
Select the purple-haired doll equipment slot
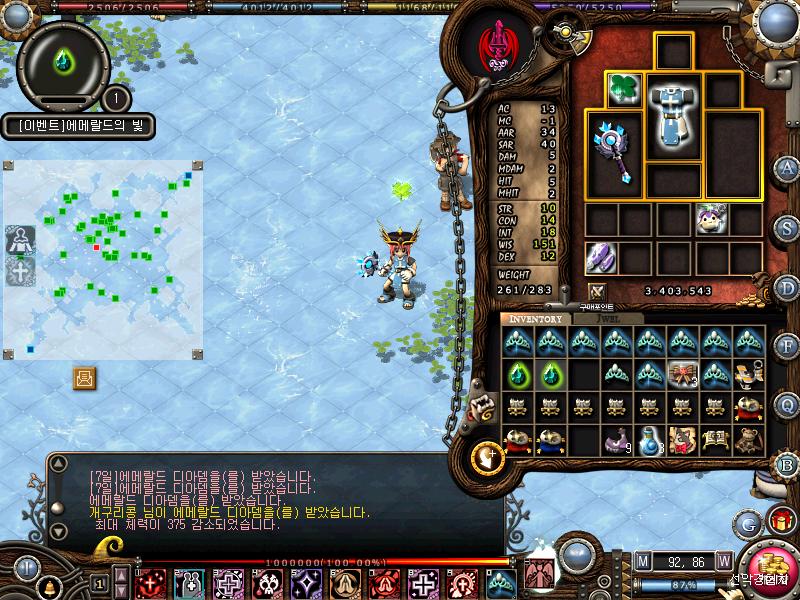pyautogui.click(x=742, y=218)
